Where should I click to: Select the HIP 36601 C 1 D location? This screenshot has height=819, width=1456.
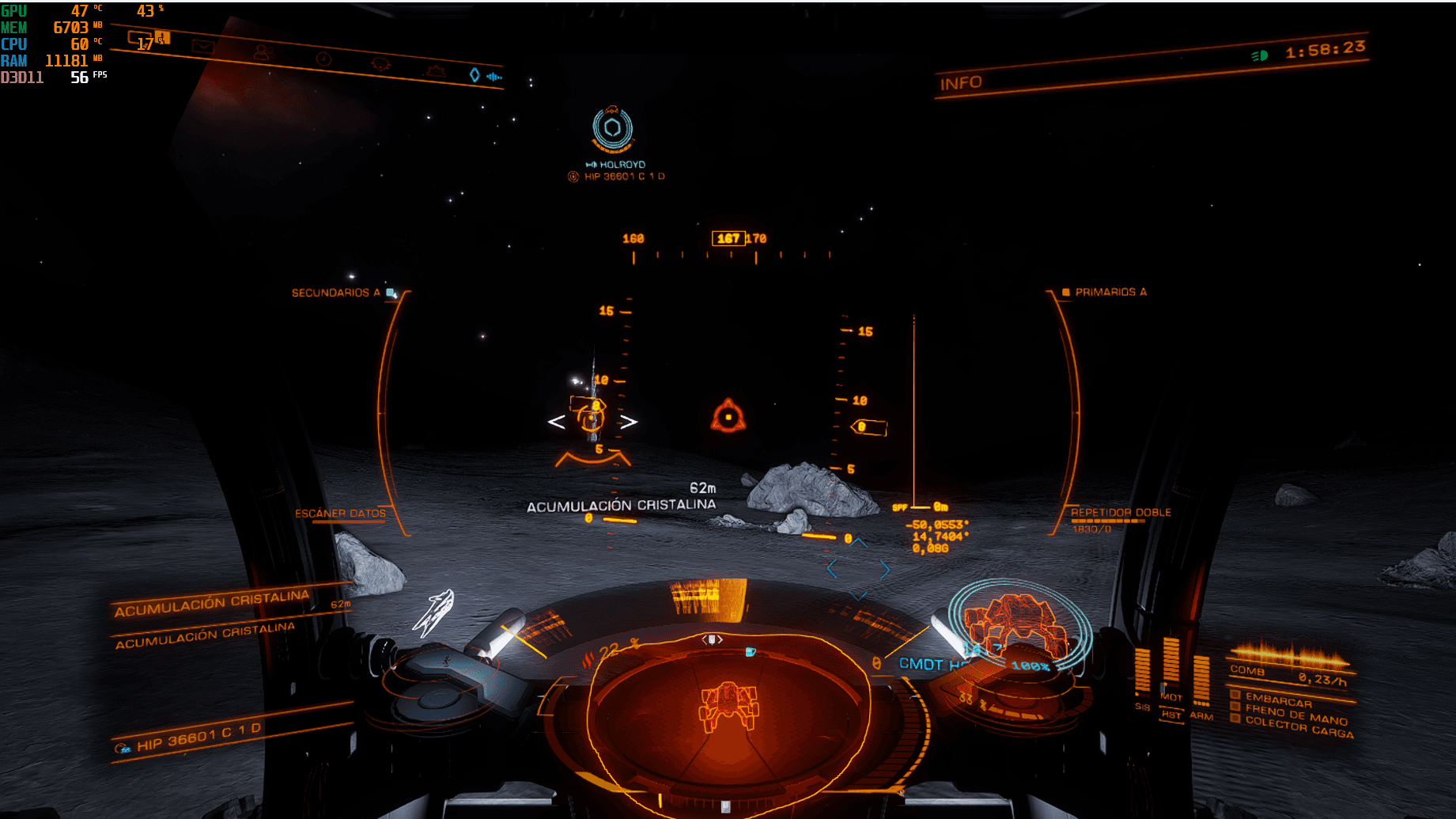[198, 737]
